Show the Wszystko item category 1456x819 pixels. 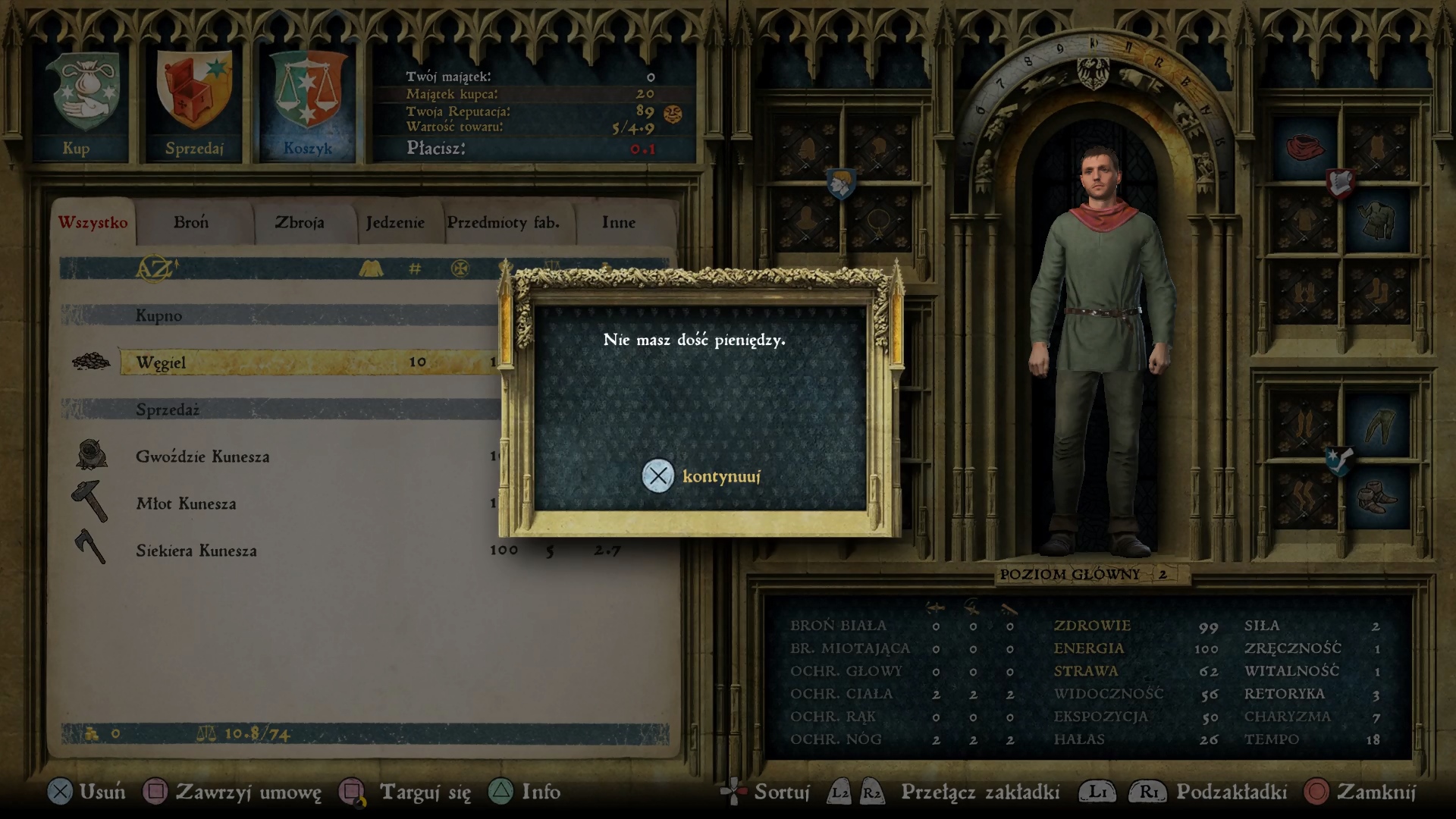click(x=93, y=223)
